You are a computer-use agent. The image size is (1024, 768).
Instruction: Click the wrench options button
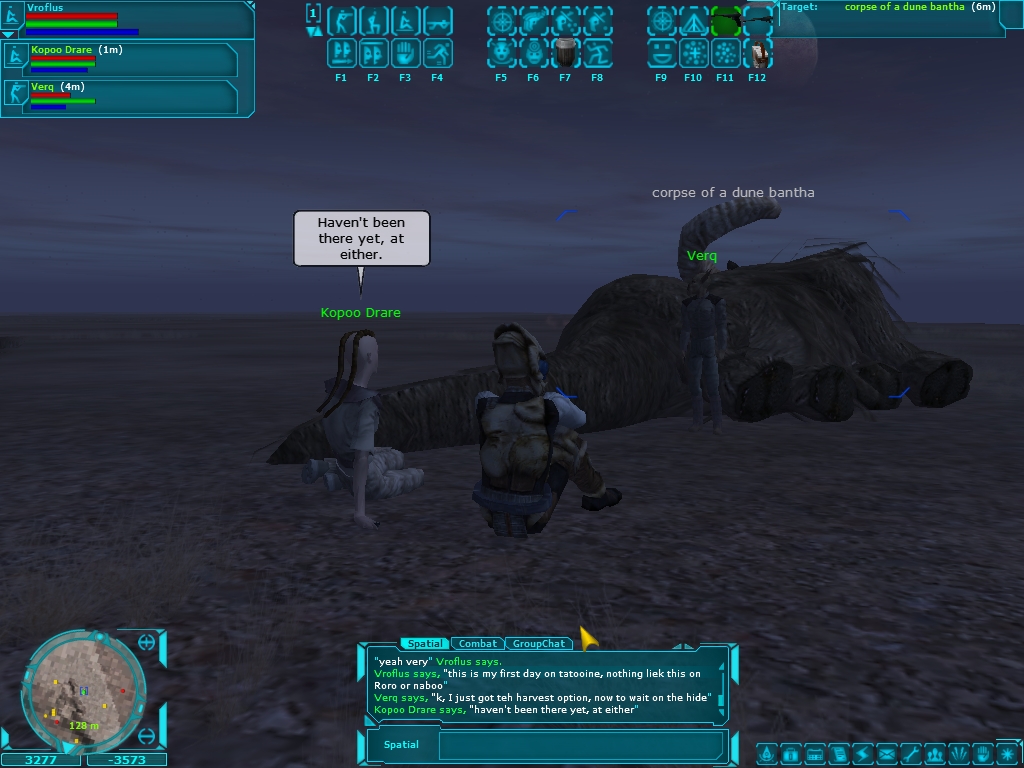tap(910, 753)
